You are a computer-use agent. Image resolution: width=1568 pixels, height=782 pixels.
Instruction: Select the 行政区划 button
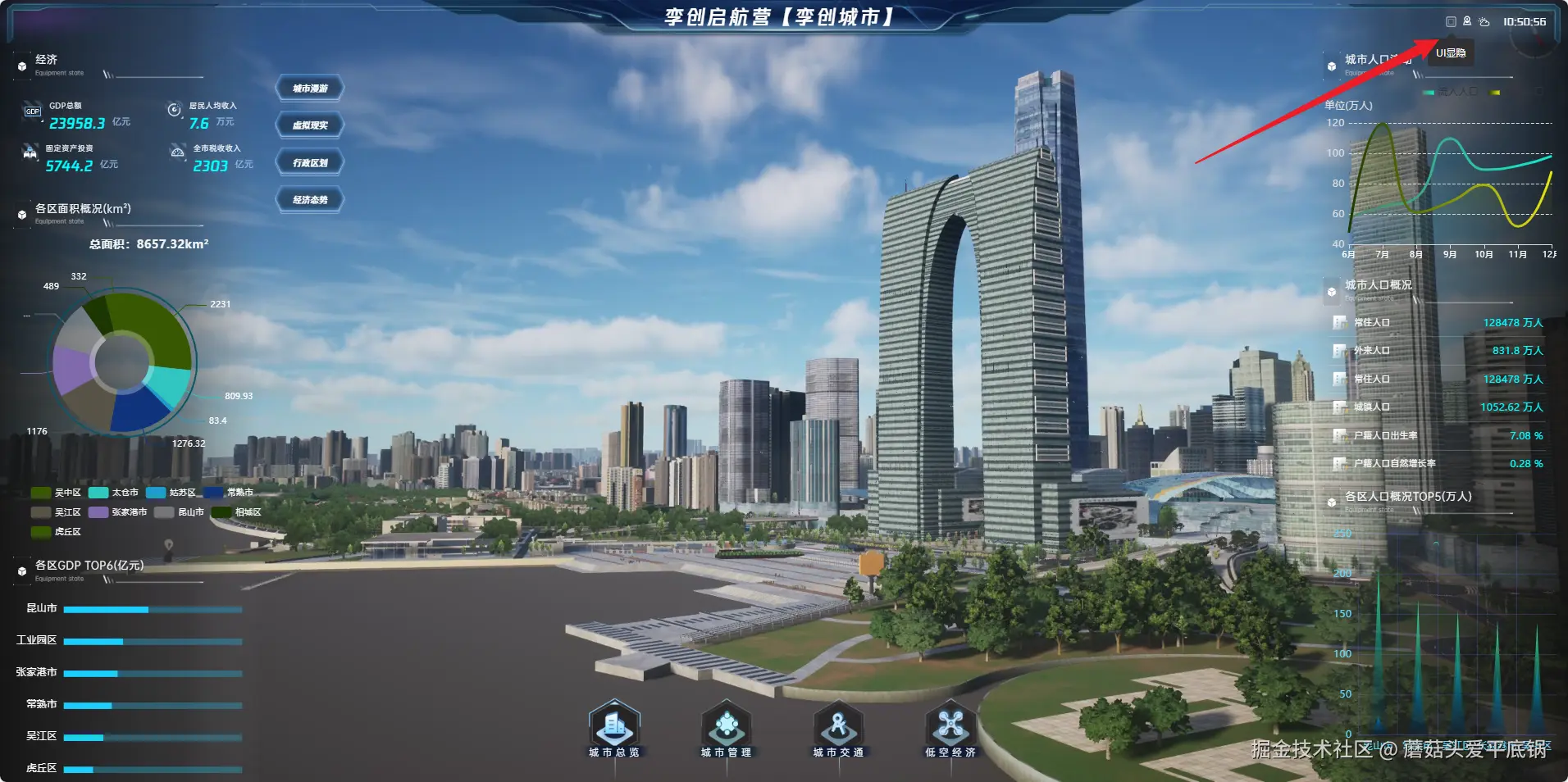click(310, 162)
